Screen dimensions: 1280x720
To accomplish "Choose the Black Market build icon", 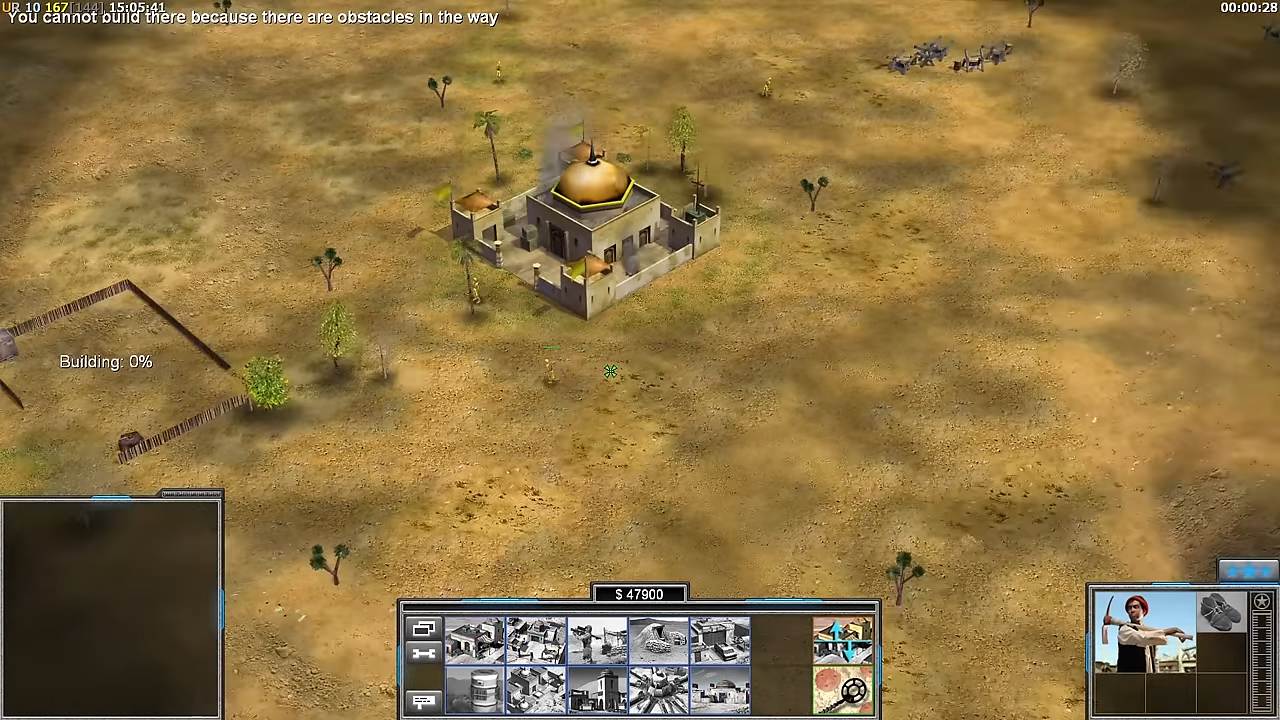I will (536, 690).
